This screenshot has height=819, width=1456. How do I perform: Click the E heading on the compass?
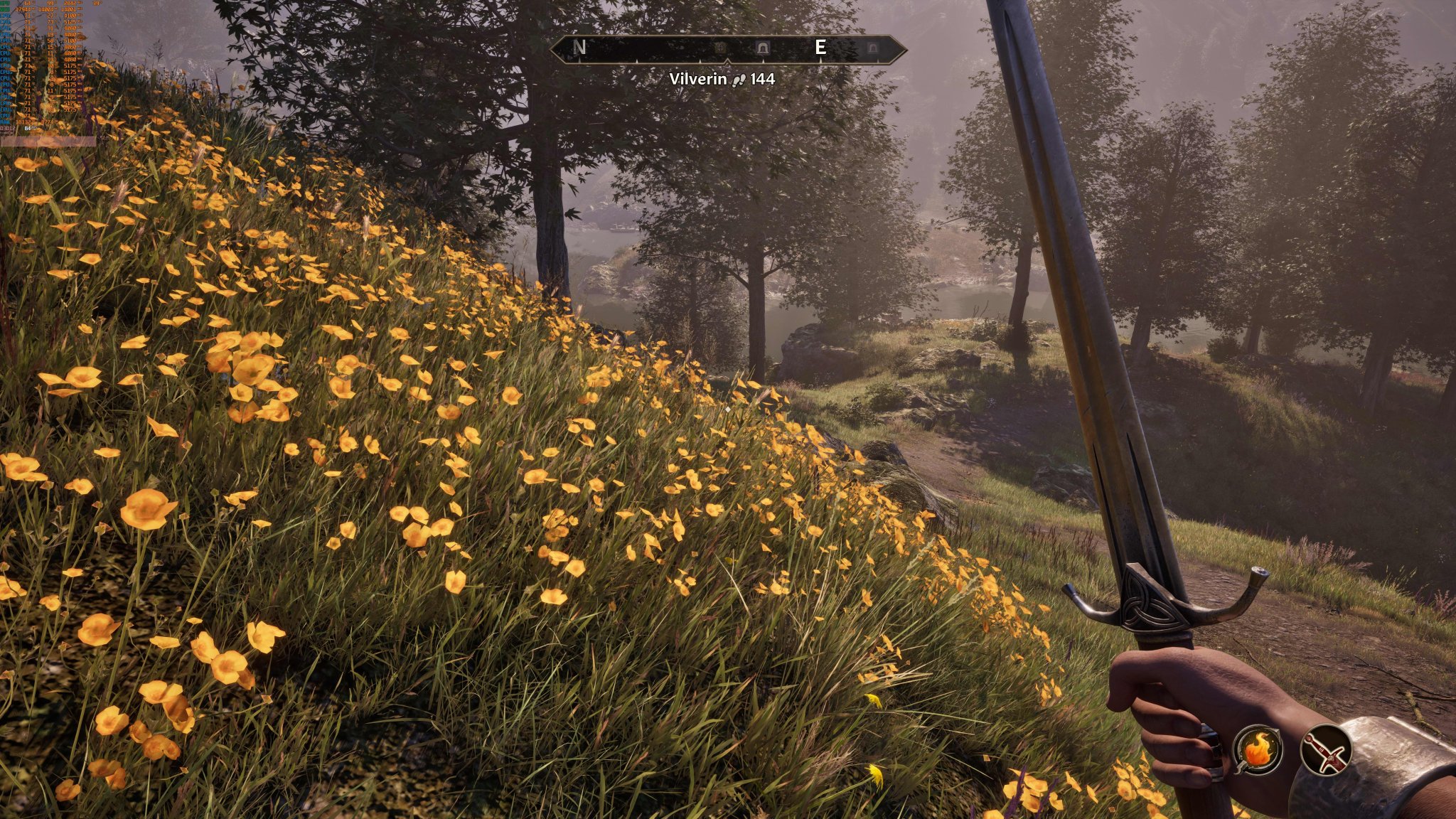click(x=820, y=48)
